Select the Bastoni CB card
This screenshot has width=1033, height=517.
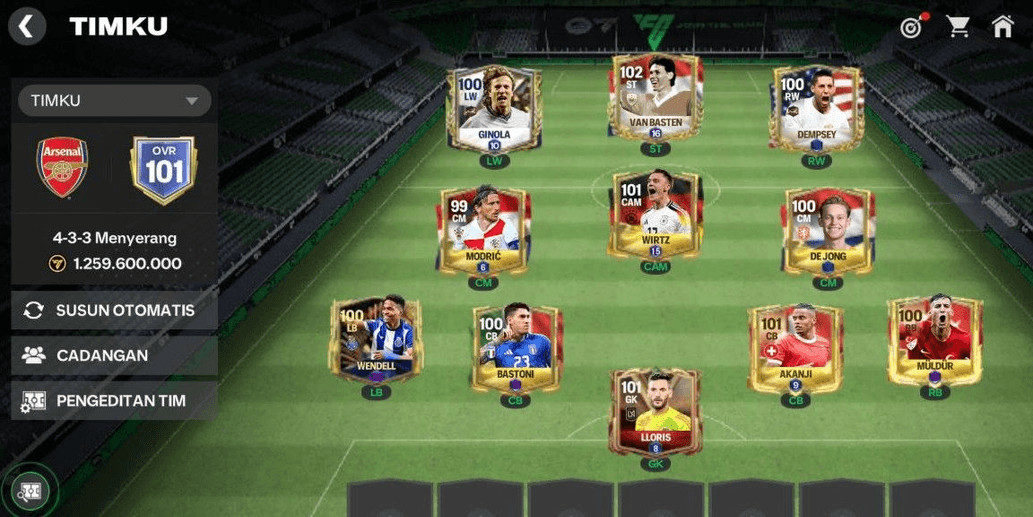(516, 346)
